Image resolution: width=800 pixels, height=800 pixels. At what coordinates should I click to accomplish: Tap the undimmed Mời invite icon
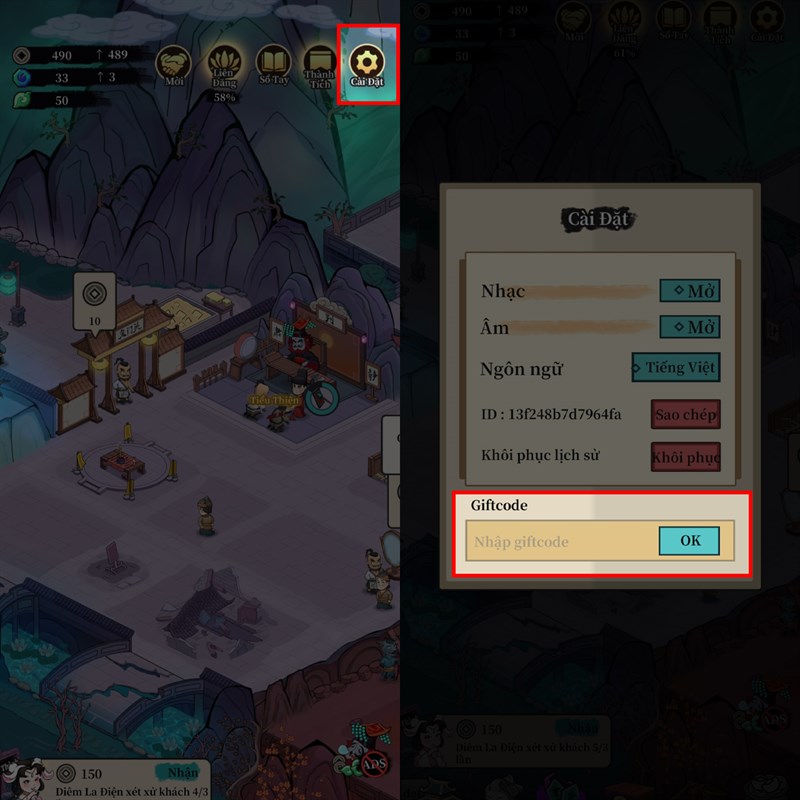176,66
